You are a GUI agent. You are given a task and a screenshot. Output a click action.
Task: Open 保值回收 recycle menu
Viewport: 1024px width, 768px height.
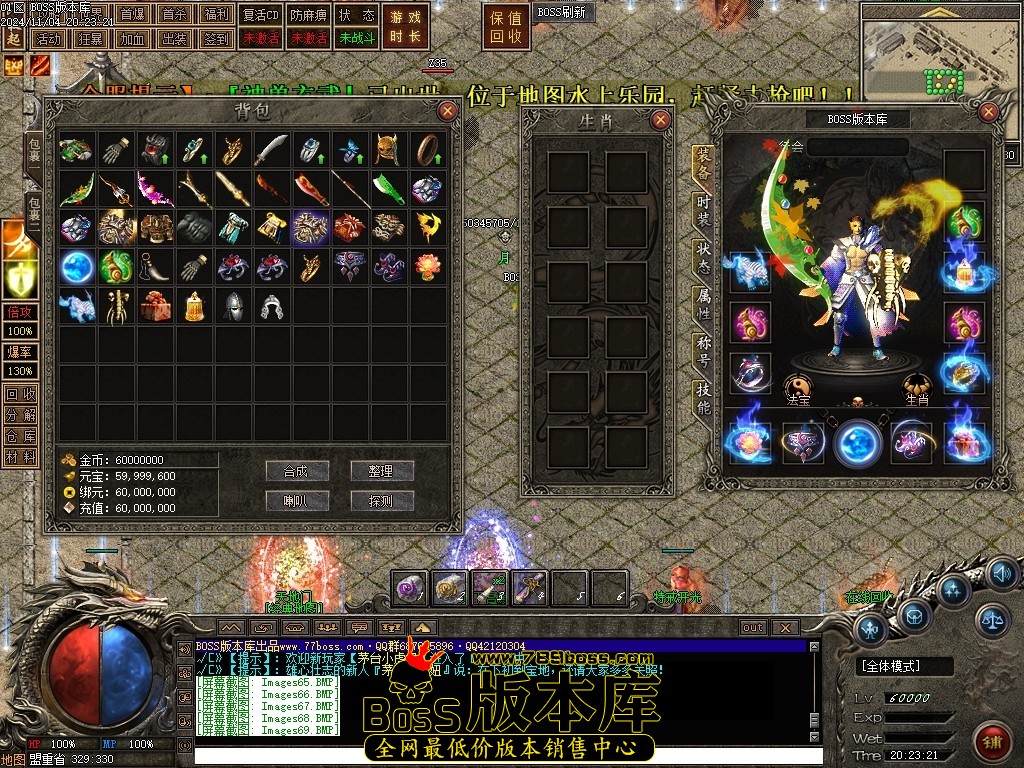(507, 27)
